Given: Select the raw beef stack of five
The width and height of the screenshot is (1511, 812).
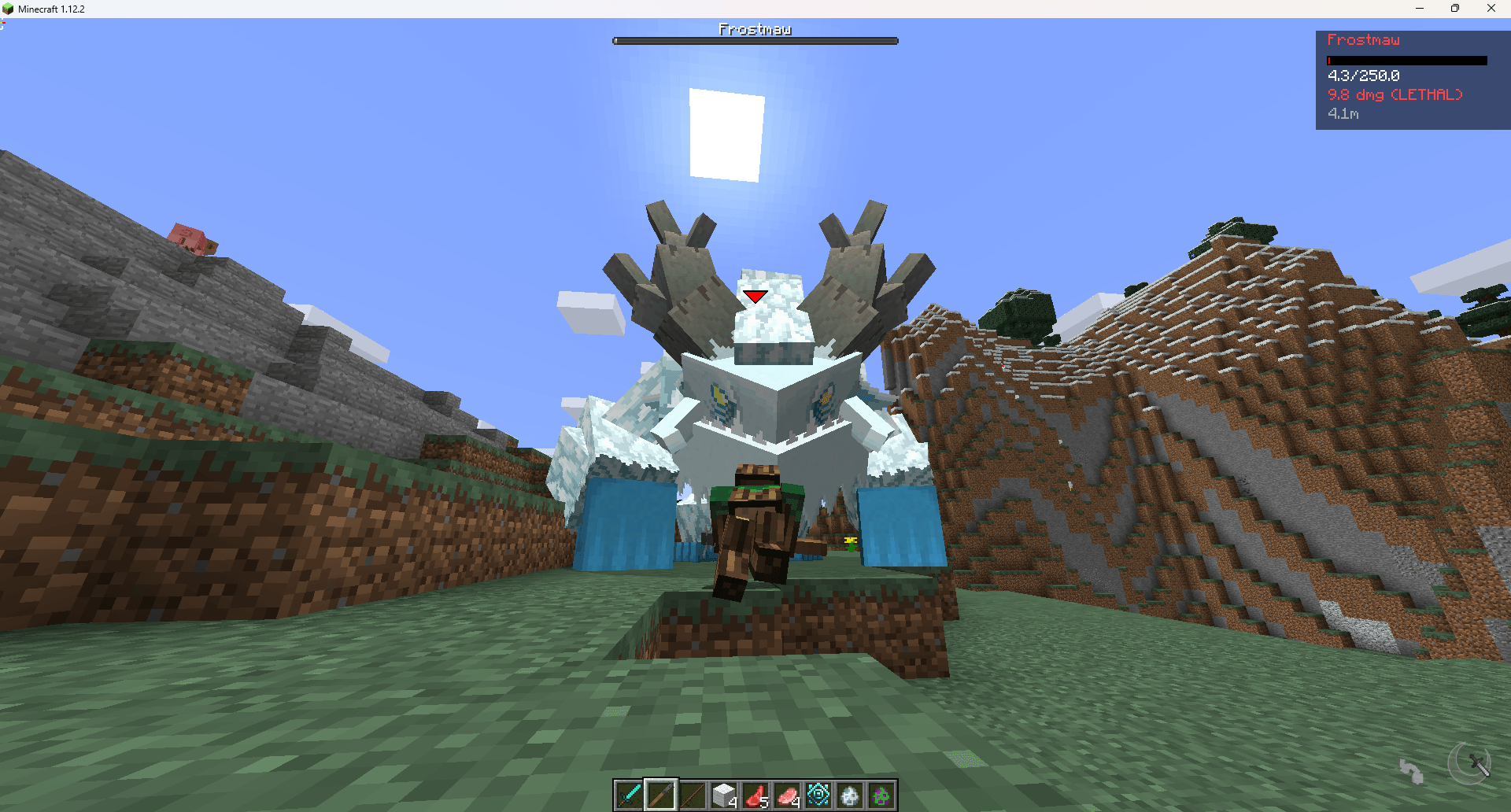Looking at the screenshot, I should [757, 795].
